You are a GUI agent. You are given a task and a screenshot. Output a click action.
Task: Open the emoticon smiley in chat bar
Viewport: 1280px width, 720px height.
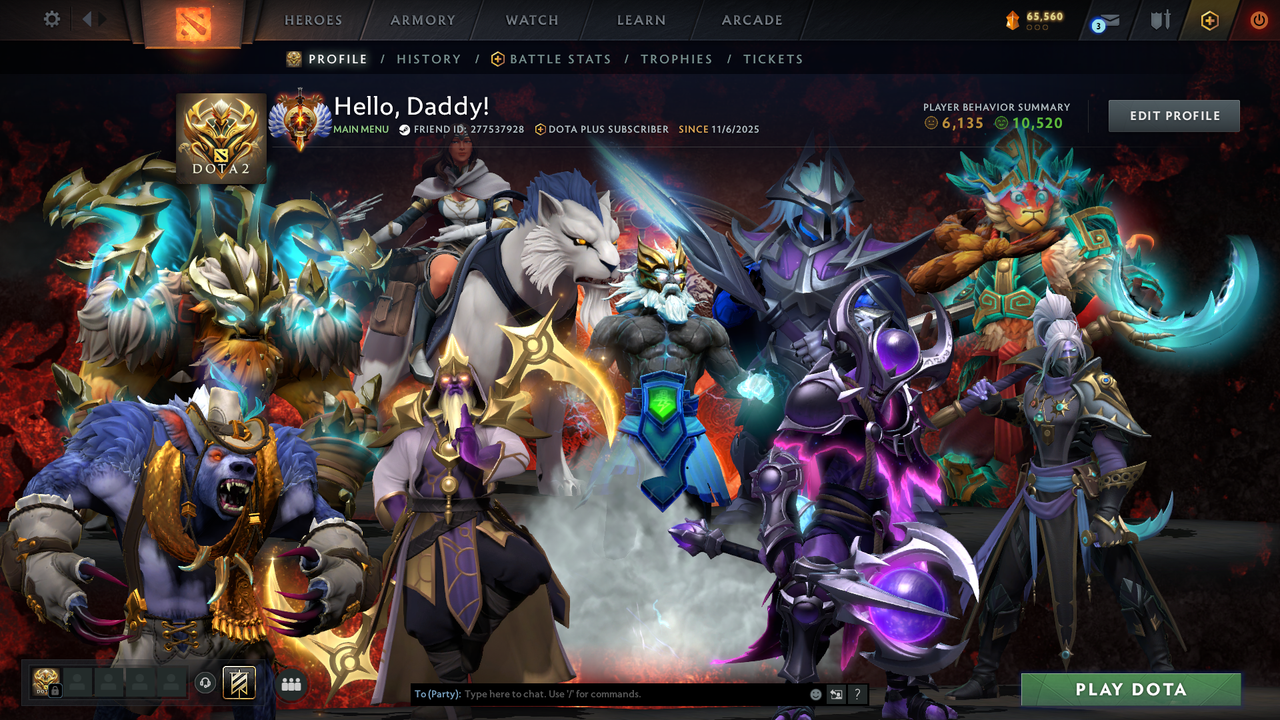[816, 693]
